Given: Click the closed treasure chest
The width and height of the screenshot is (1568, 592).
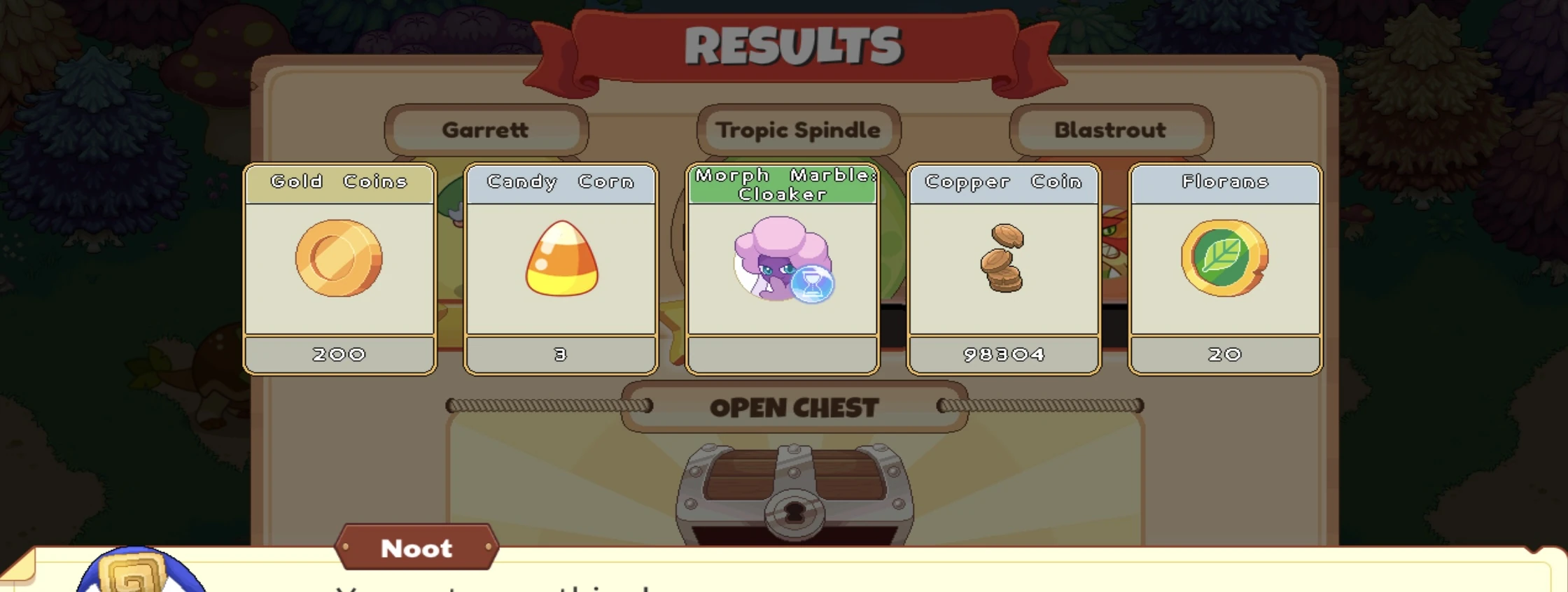Looking at the screenshot, I should coord(794,490).
